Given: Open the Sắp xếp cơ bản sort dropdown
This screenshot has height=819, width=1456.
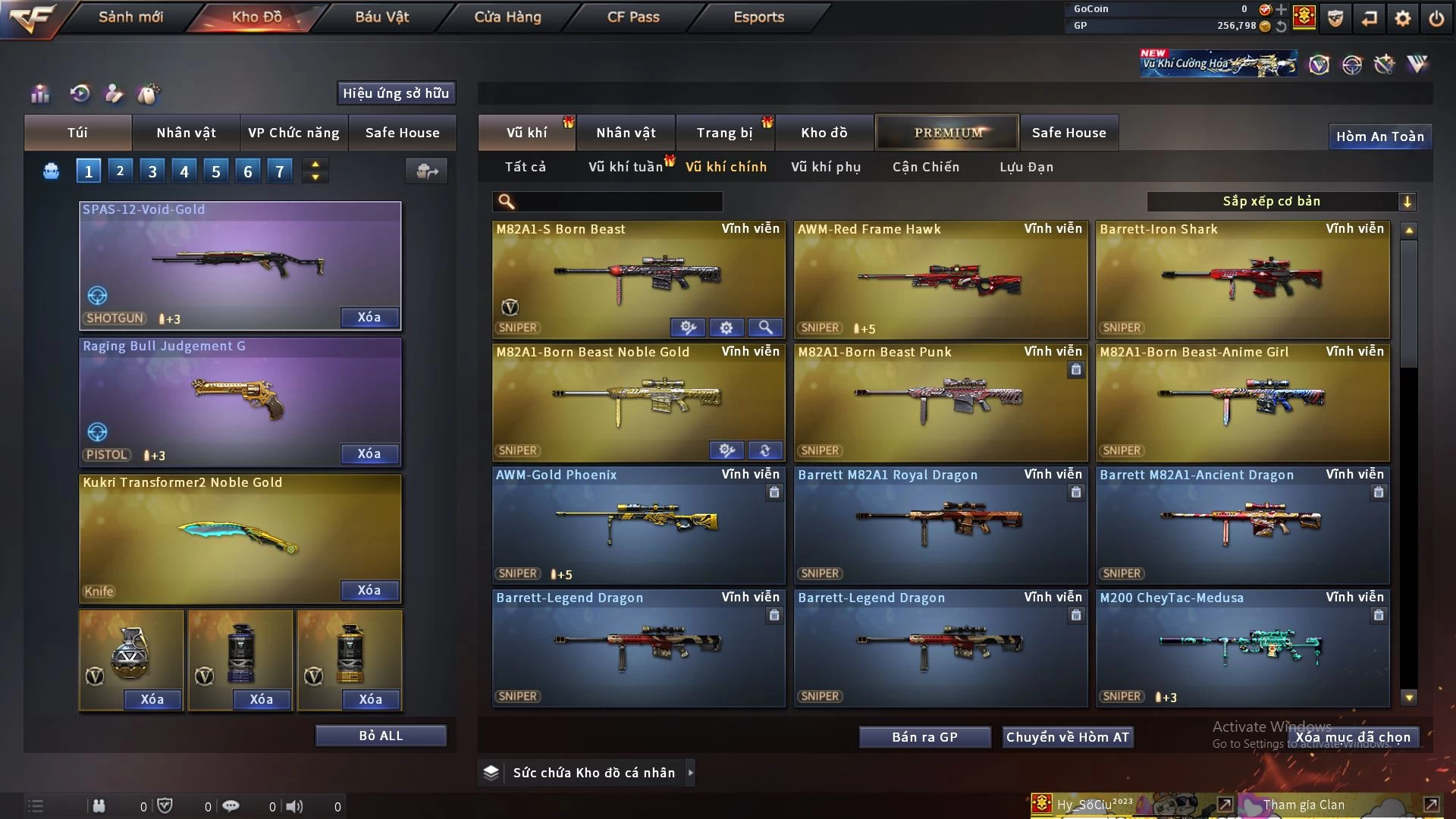Looking at the screenshot, I should click(1280, 201).
